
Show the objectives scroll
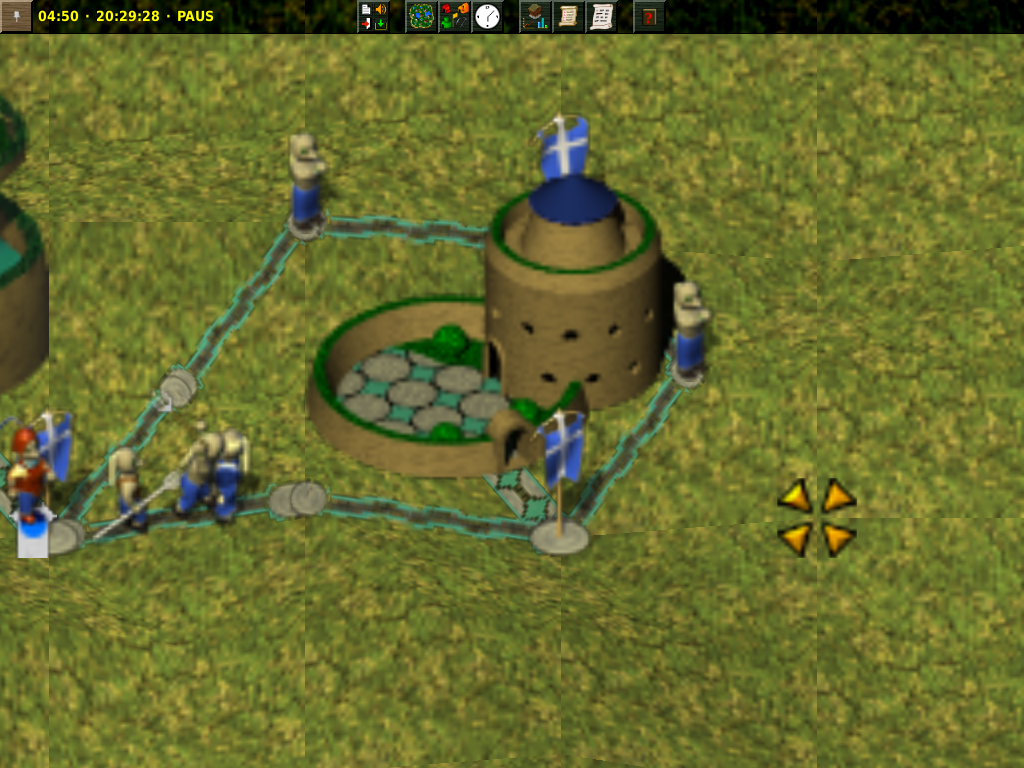coord(568,16)
